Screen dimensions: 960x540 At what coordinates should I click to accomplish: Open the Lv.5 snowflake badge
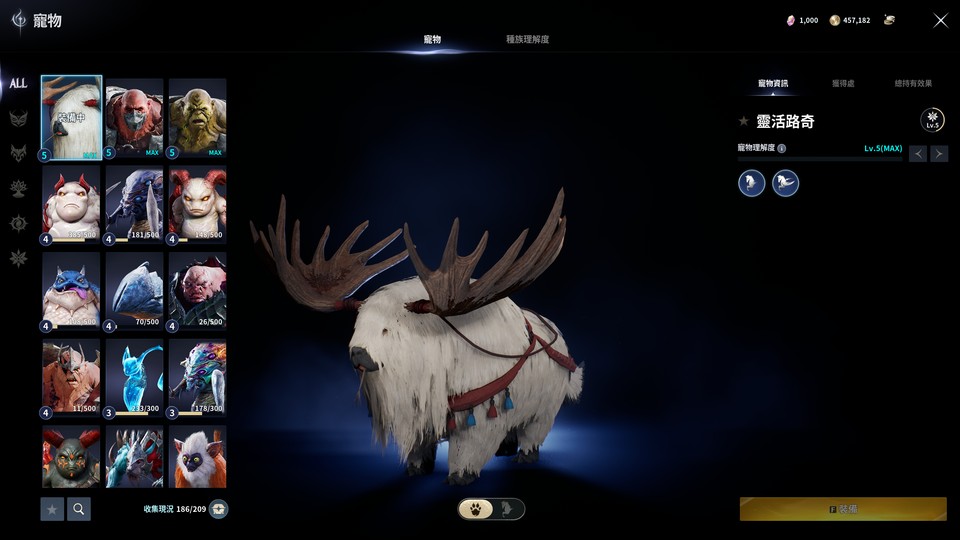coord(932,121)
